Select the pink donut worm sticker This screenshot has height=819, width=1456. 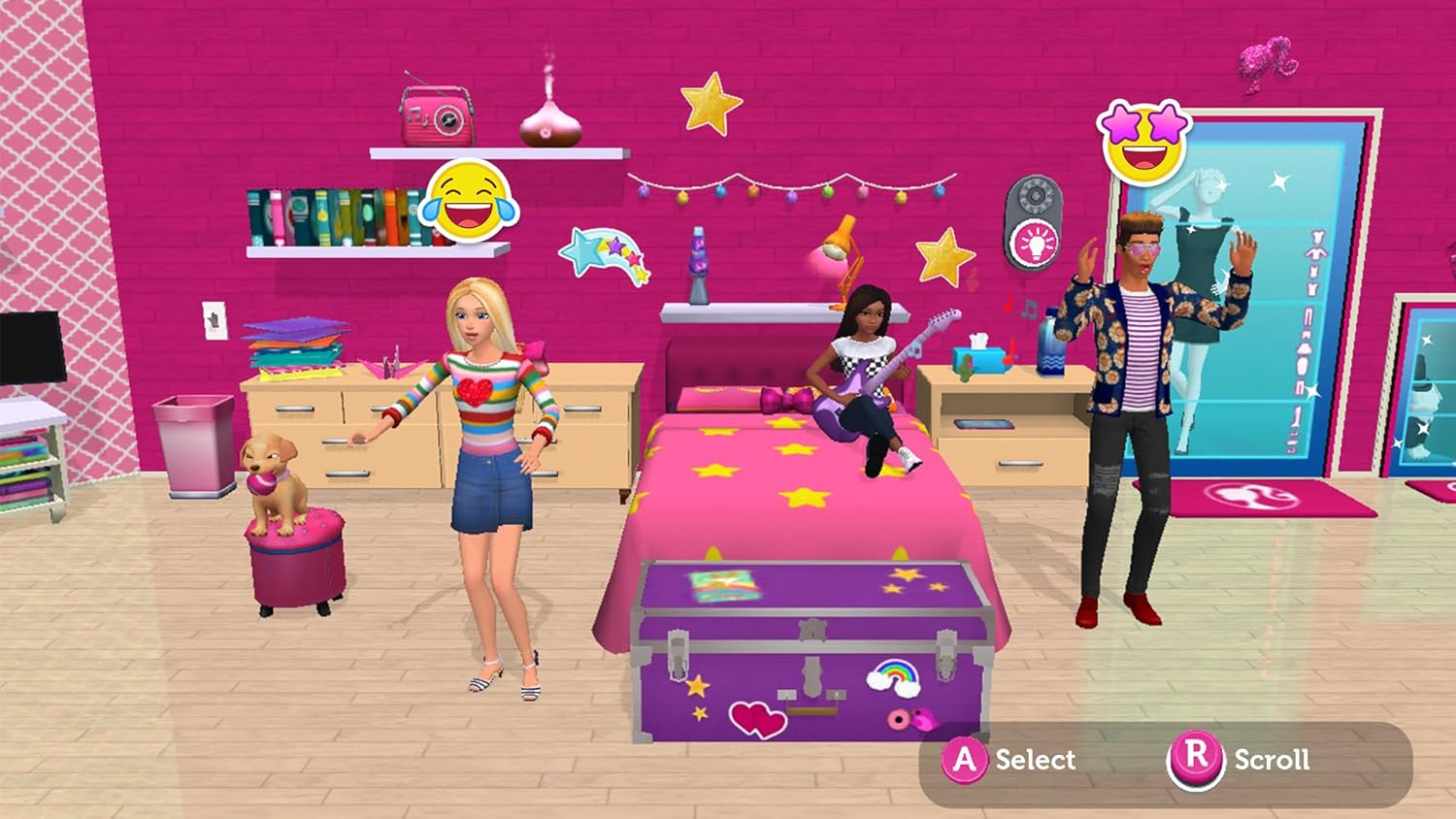(x=912, y=720)
